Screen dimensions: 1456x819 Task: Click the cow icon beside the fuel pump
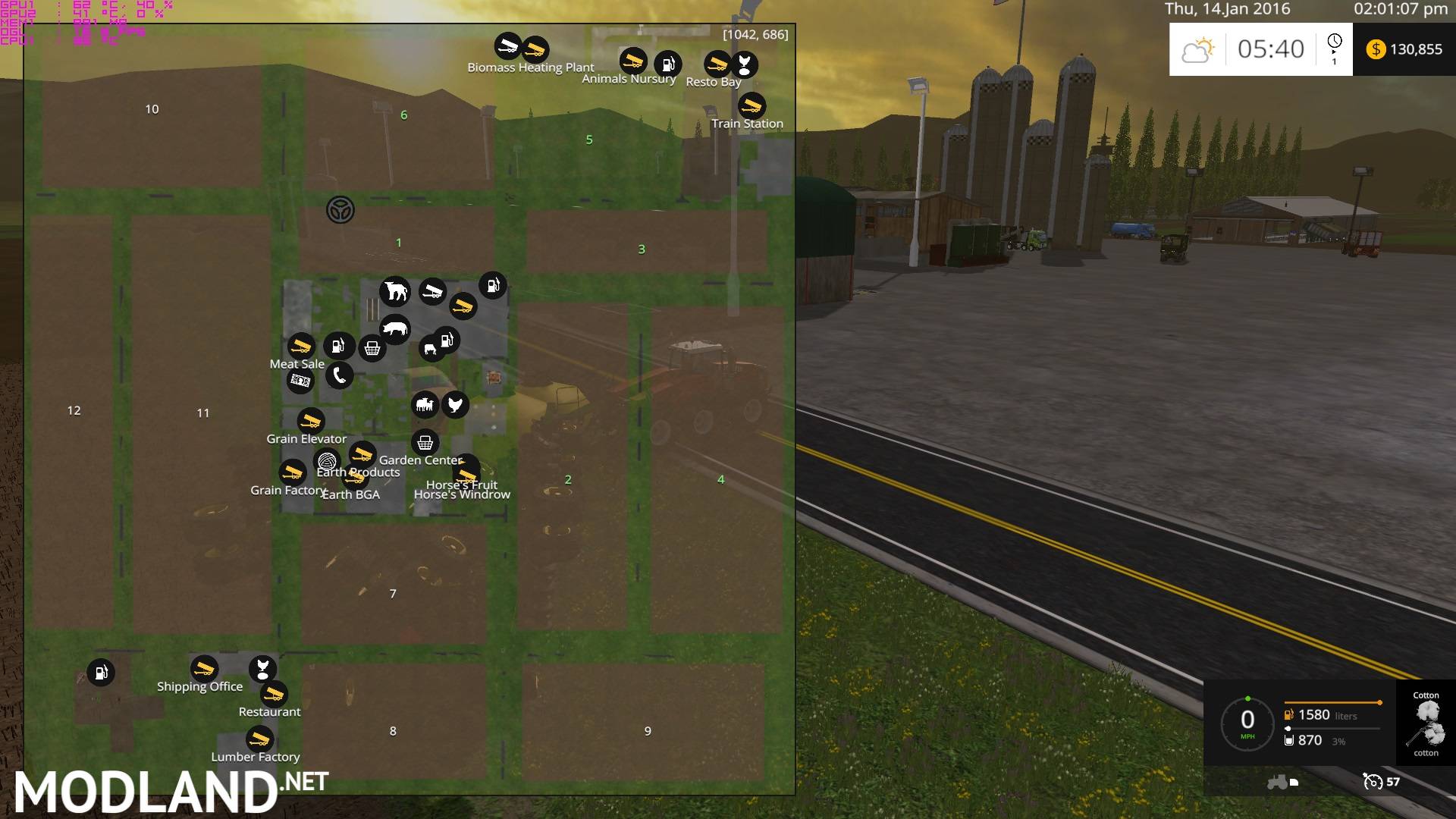429,348
